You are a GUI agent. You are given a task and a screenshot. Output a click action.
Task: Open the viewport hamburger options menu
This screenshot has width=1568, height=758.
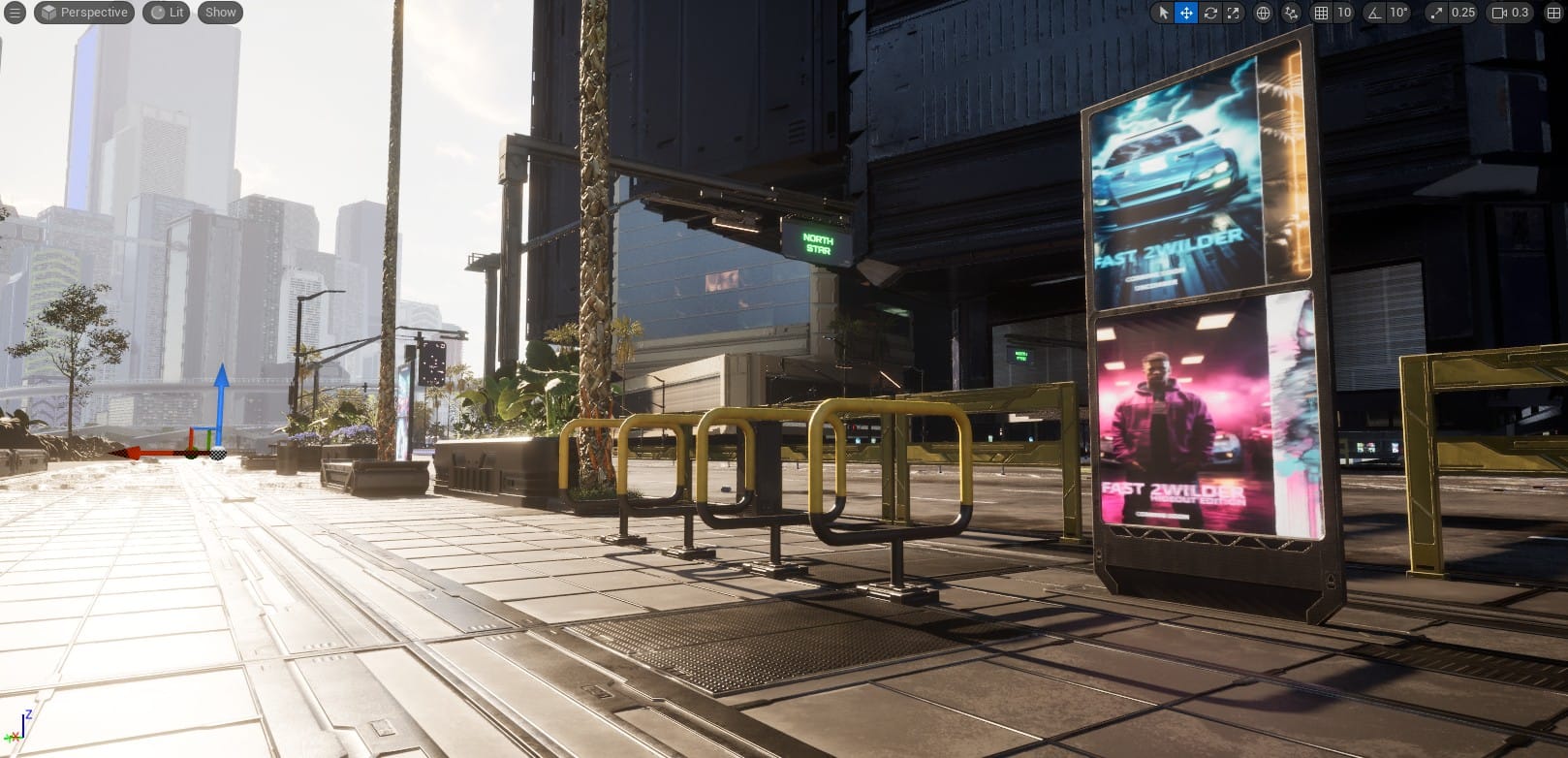coord(15,13)
